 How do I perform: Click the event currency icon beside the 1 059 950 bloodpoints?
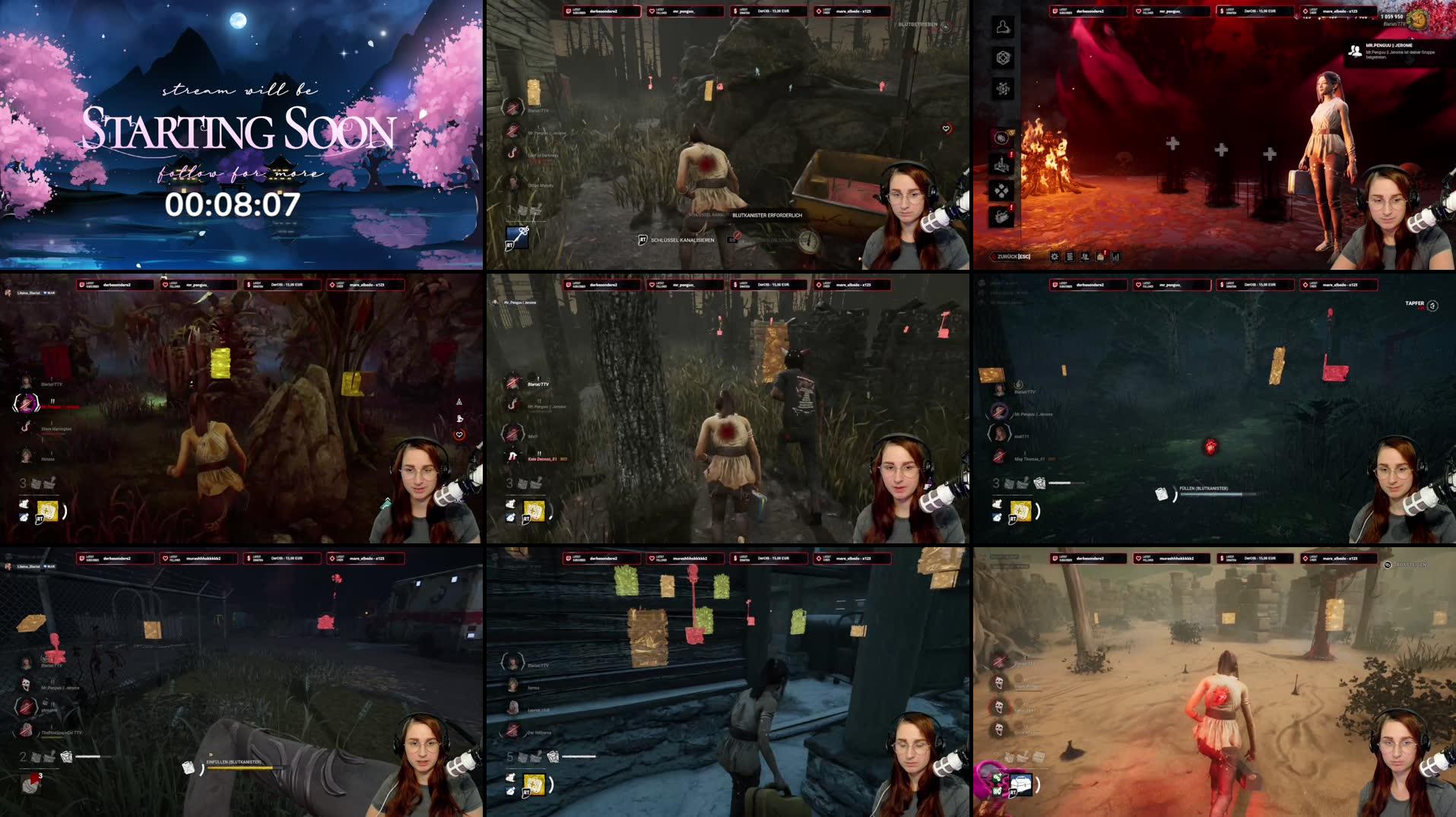(x=1419, y=21)
